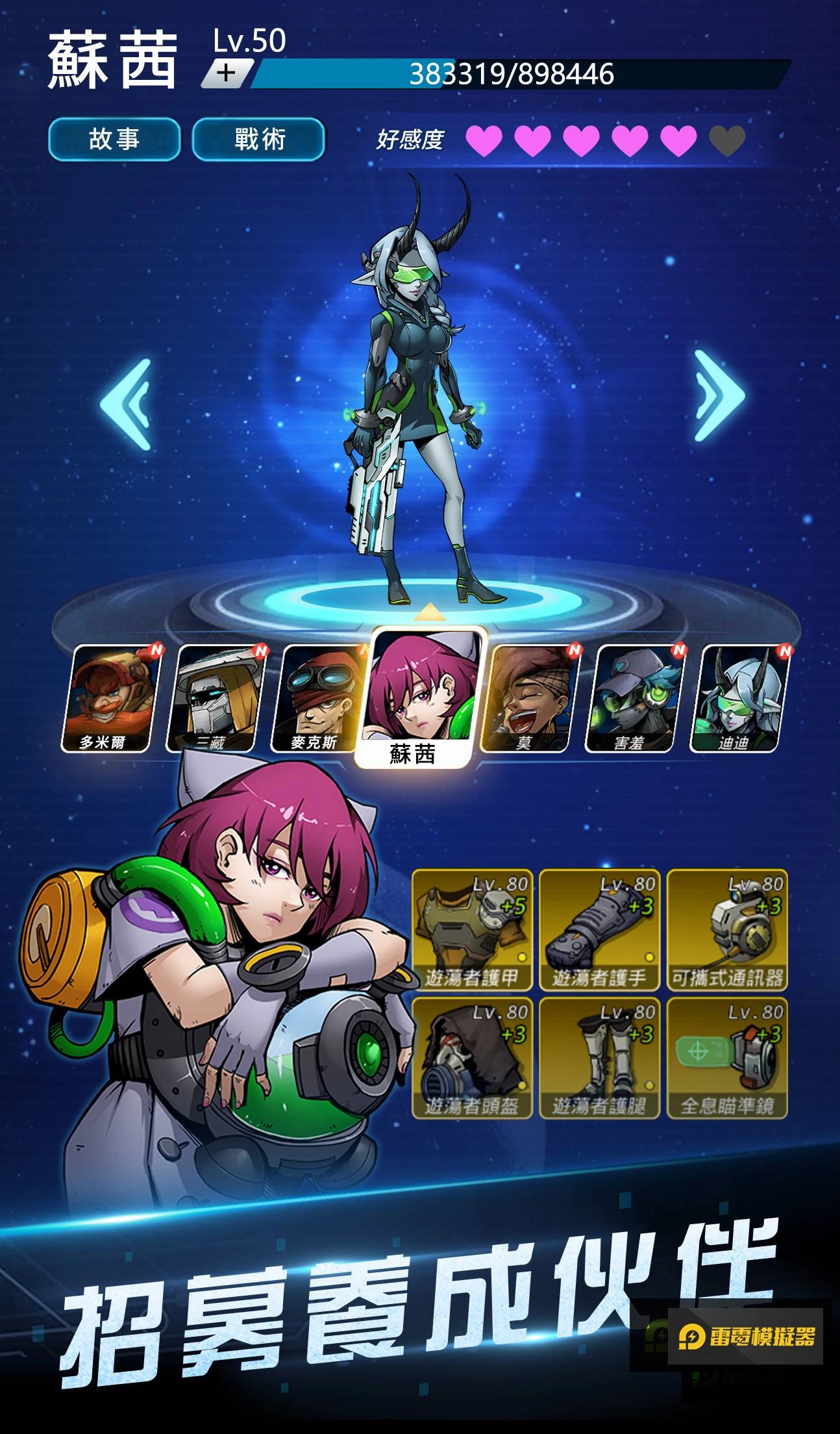Click the + icon beside Lv.50

pos(227,73)
